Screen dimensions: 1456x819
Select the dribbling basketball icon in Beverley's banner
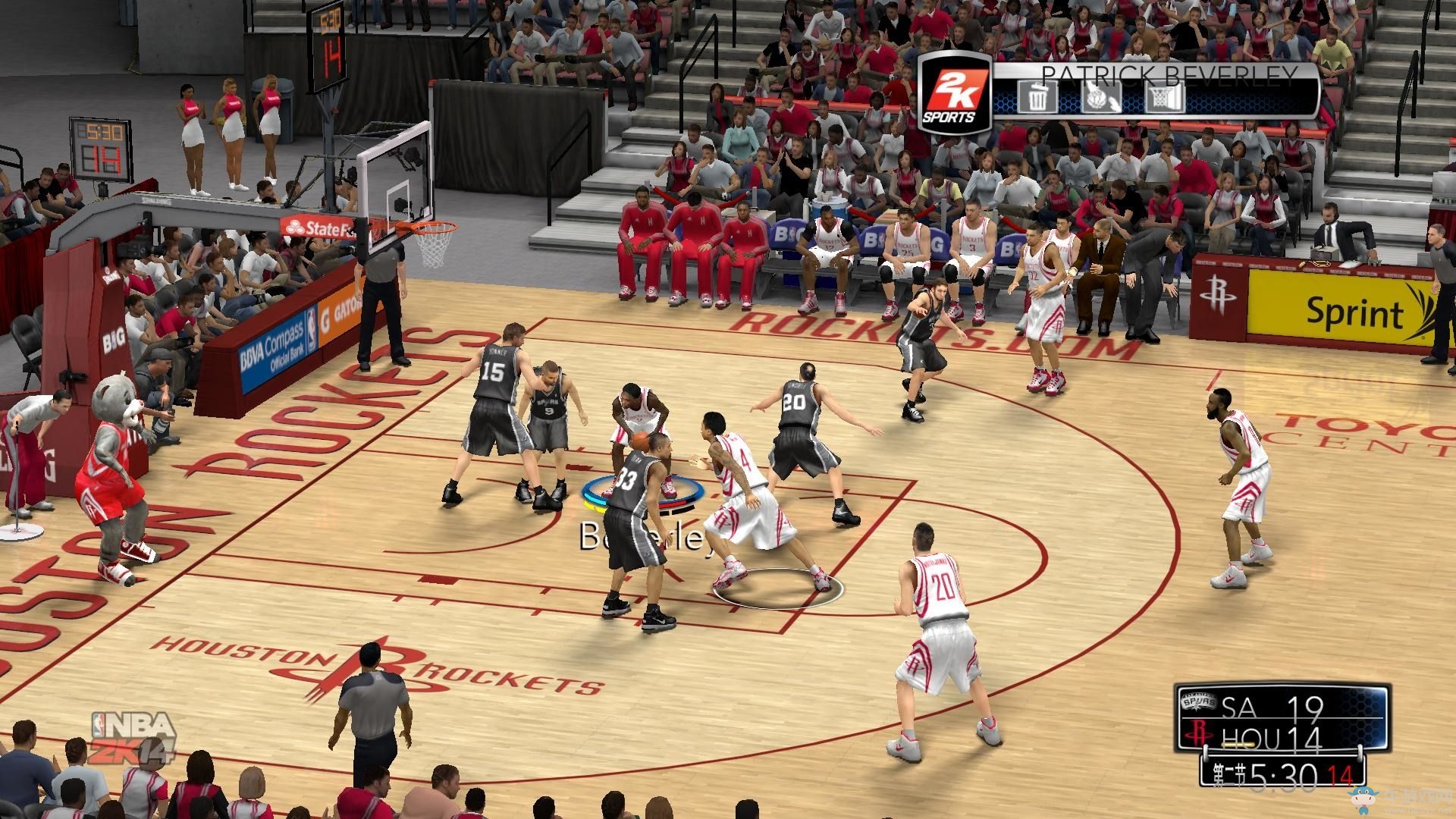[1102, 97]
